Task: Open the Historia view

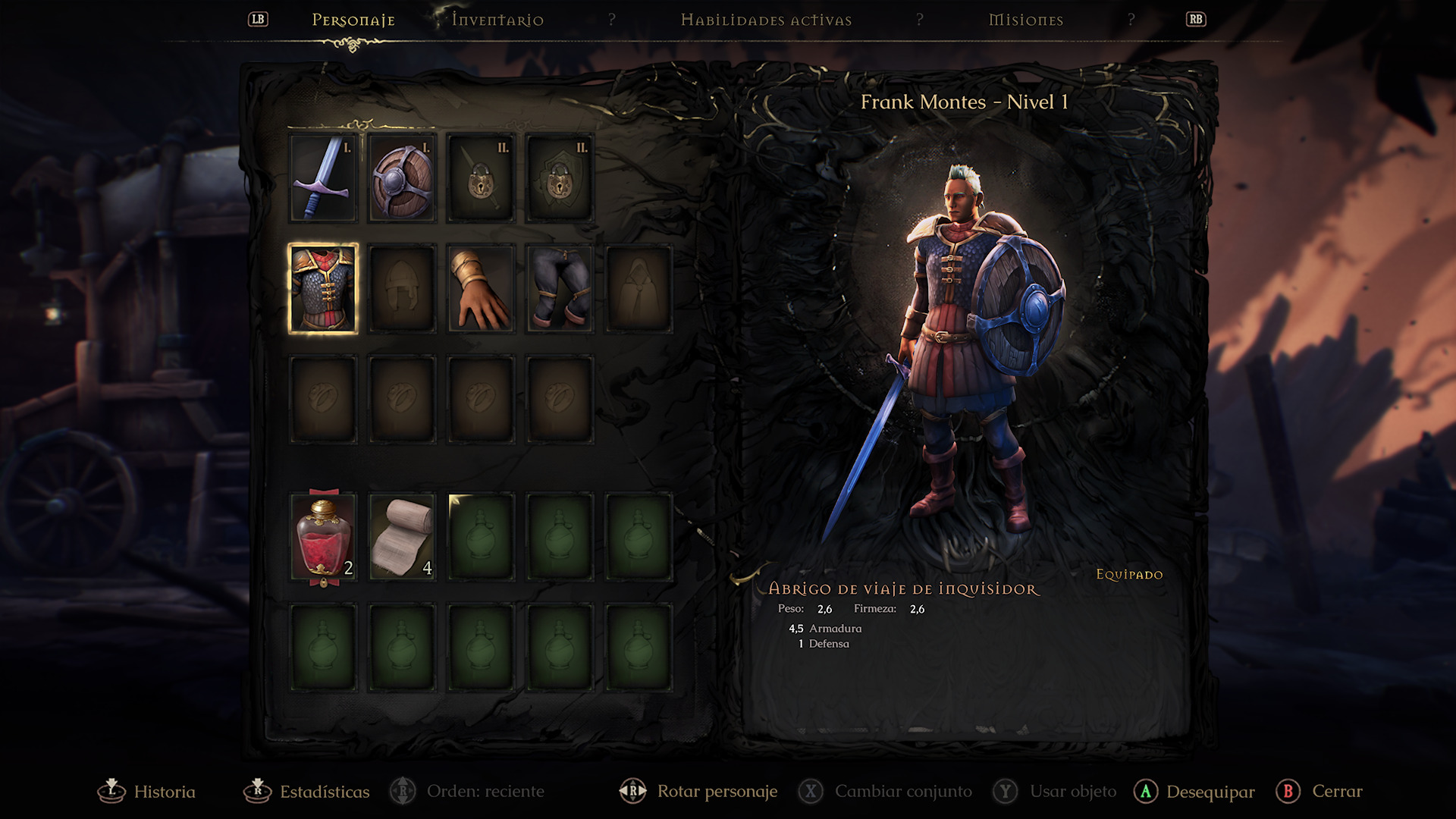Action: [x=148, y=792]
